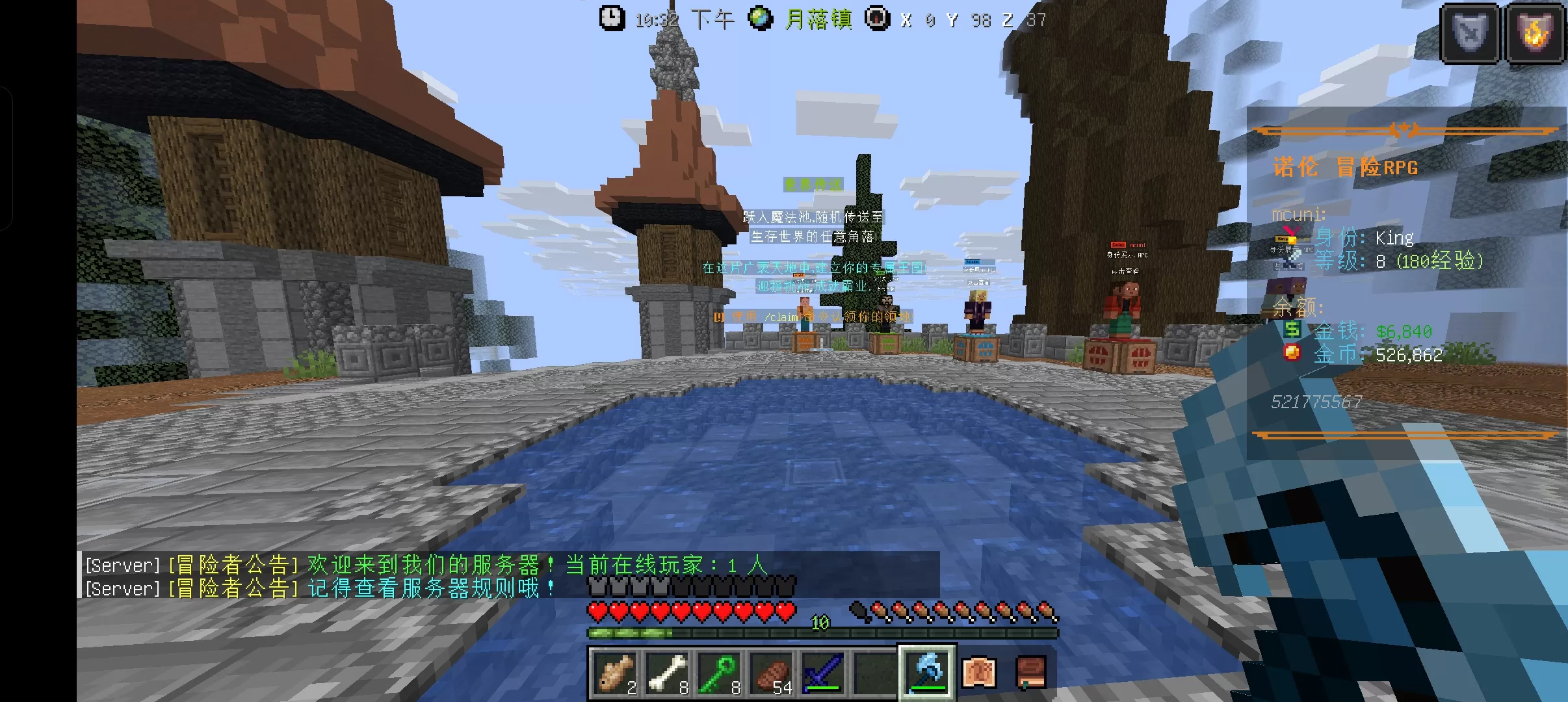Select the raw fish hotbar slot
Image resolution: width=1568 pixels, height=702 pixels.
tap(615, 673)
